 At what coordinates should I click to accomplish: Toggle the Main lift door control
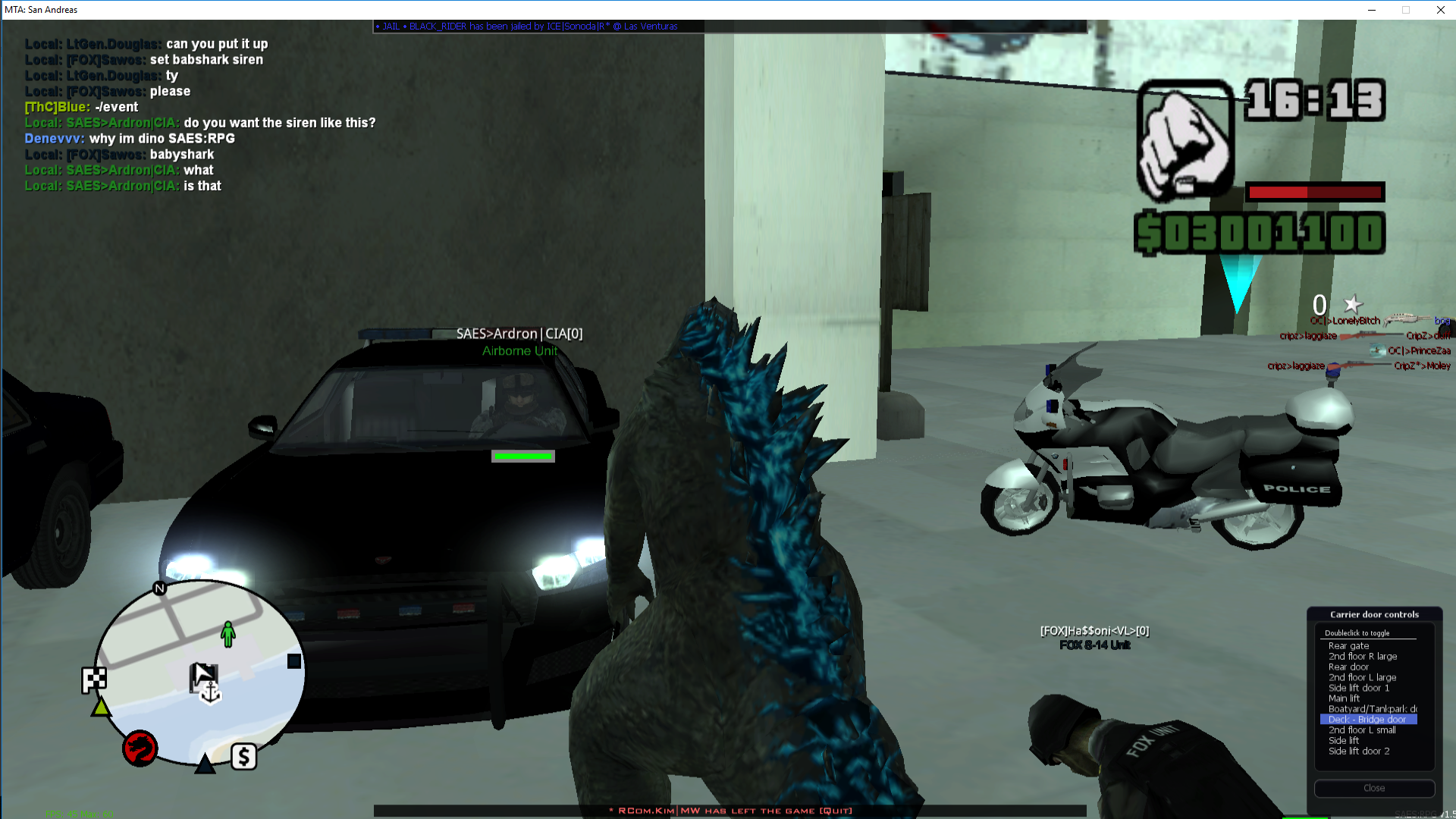coord(1342,698)
